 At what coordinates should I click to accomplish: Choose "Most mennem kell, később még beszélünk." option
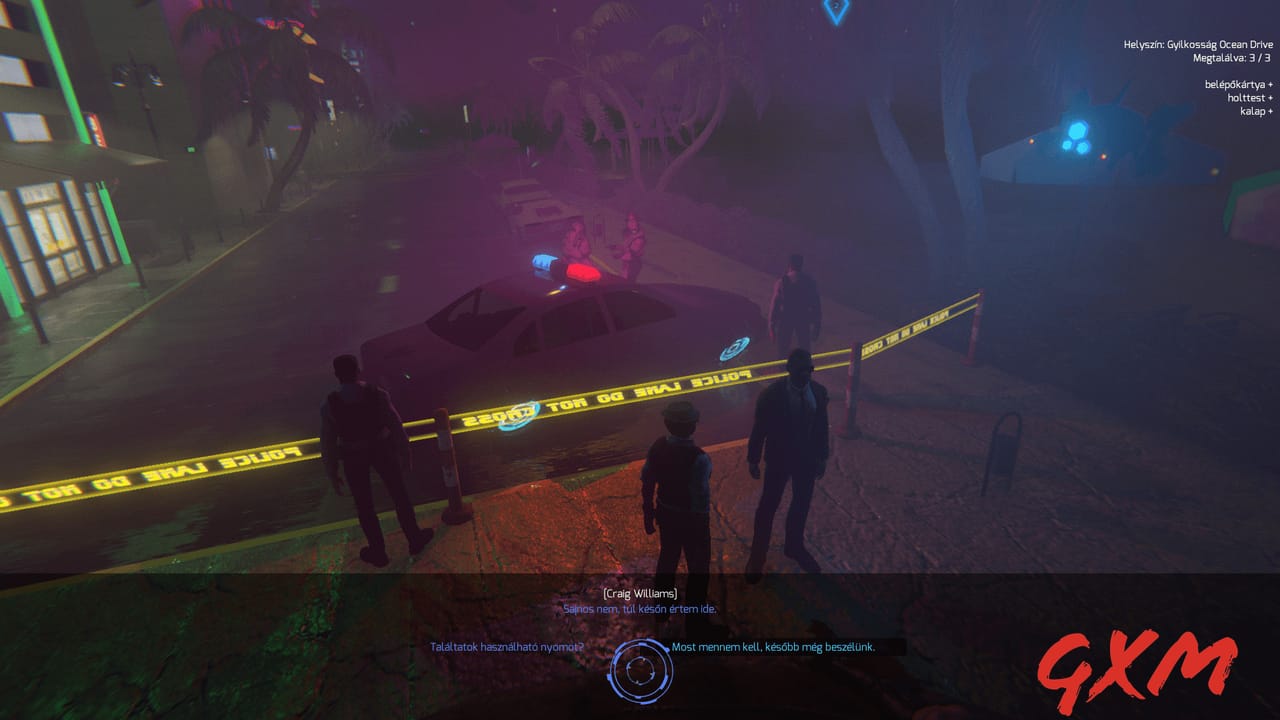point(773,650)
